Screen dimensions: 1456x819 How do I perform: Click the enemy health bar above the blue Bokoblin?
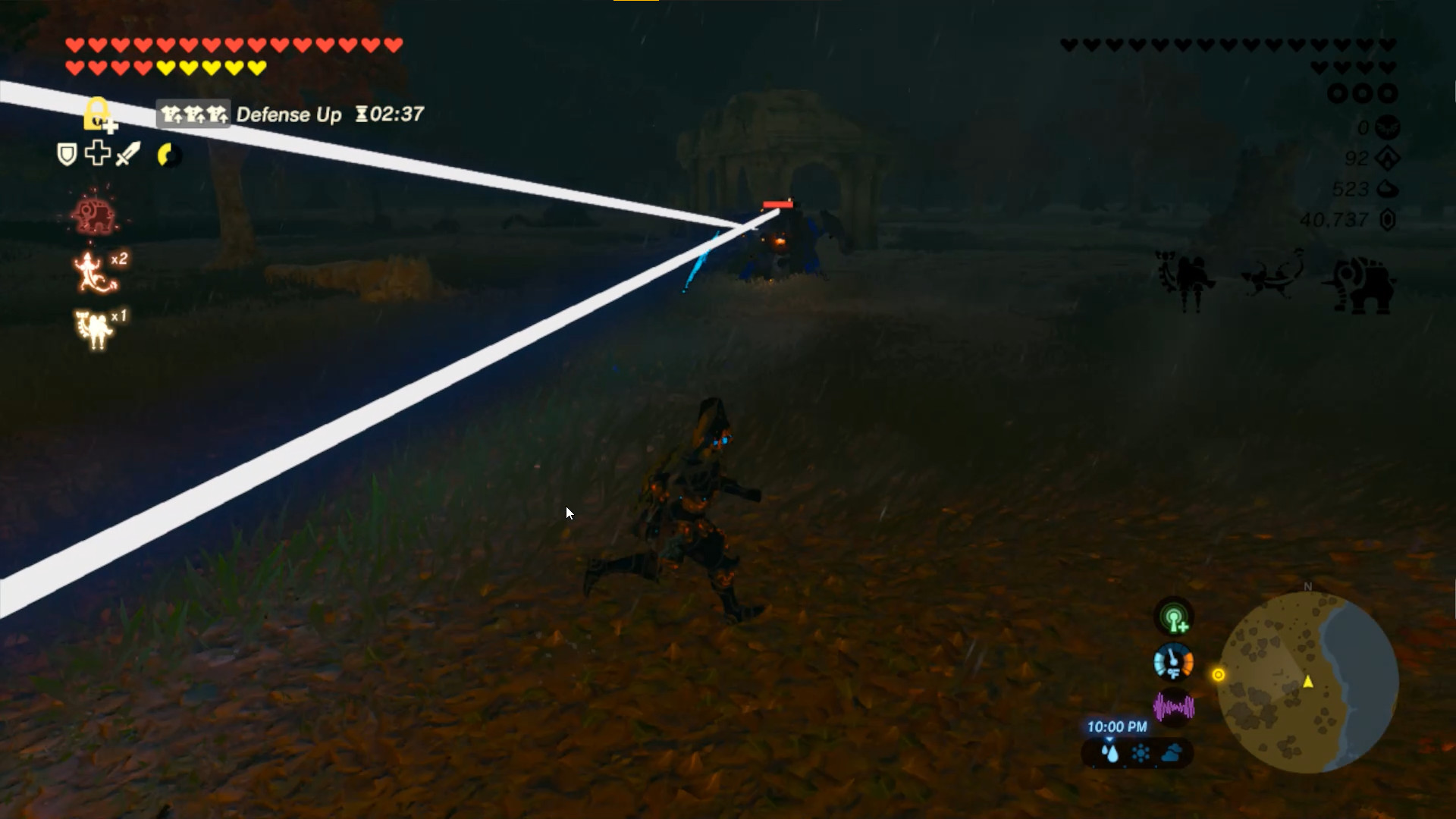pyautogui.click(x=778, y=202)
